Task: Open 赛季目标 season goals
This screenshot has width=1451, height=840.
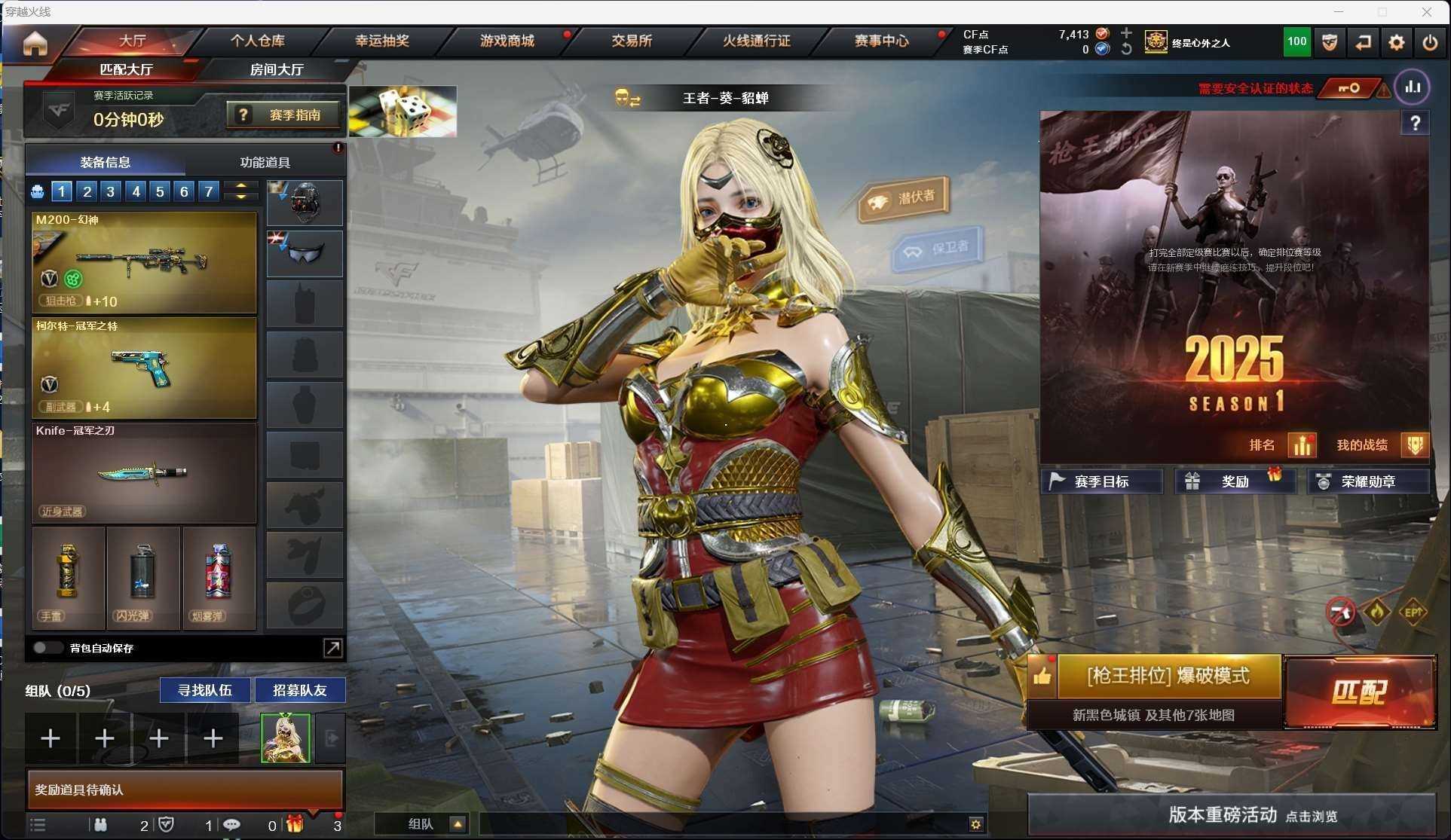Action: click(1101, 481)
